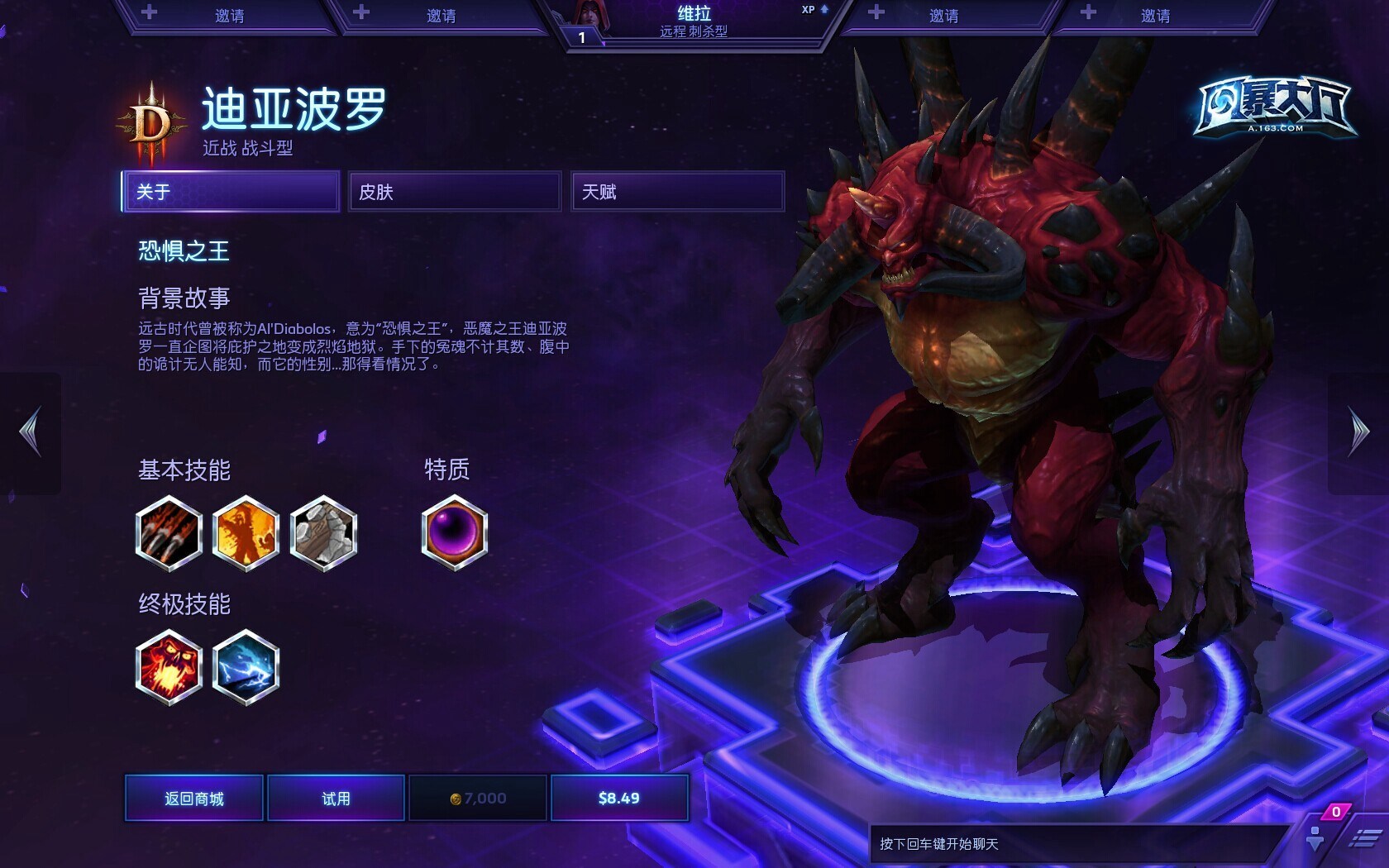The width and height of the screenshot is (1389, 868).
Task: Click the 返回商城 button
Action: click(x=194, y=798)
